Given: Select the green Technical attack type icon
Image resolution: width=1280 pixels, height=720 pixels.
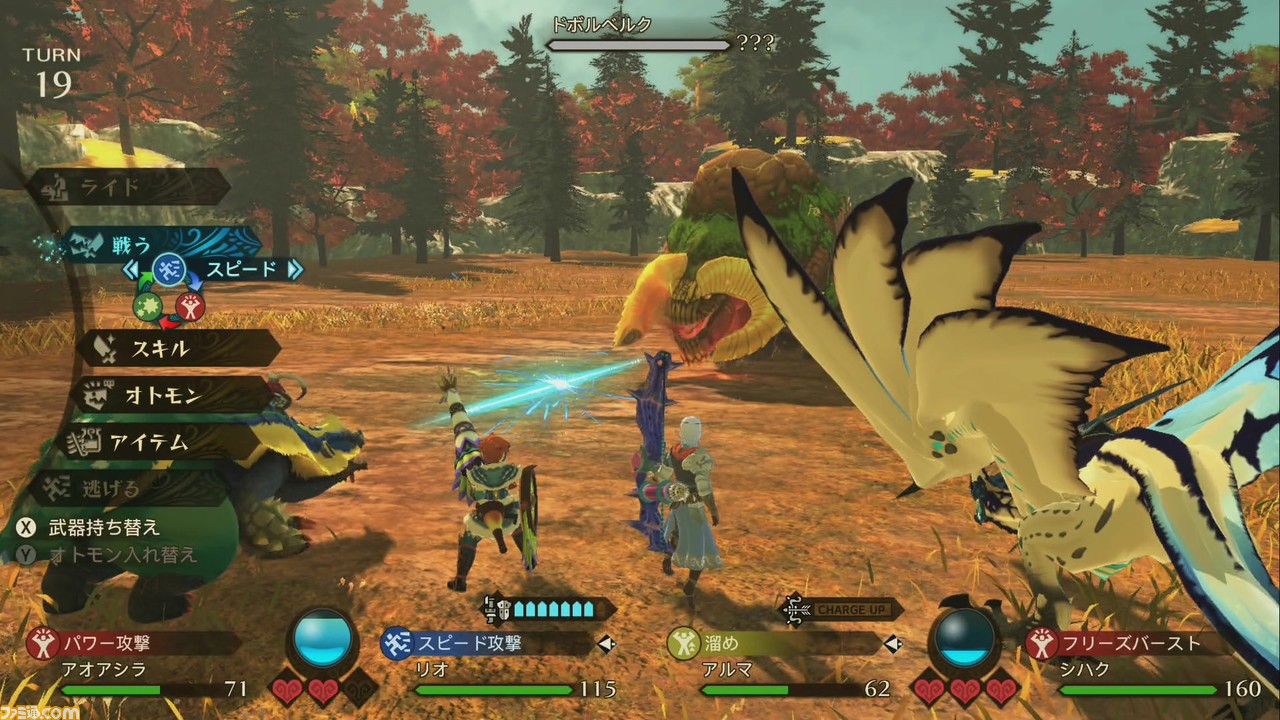Looking at the screenshot, I should coord(146,304).
